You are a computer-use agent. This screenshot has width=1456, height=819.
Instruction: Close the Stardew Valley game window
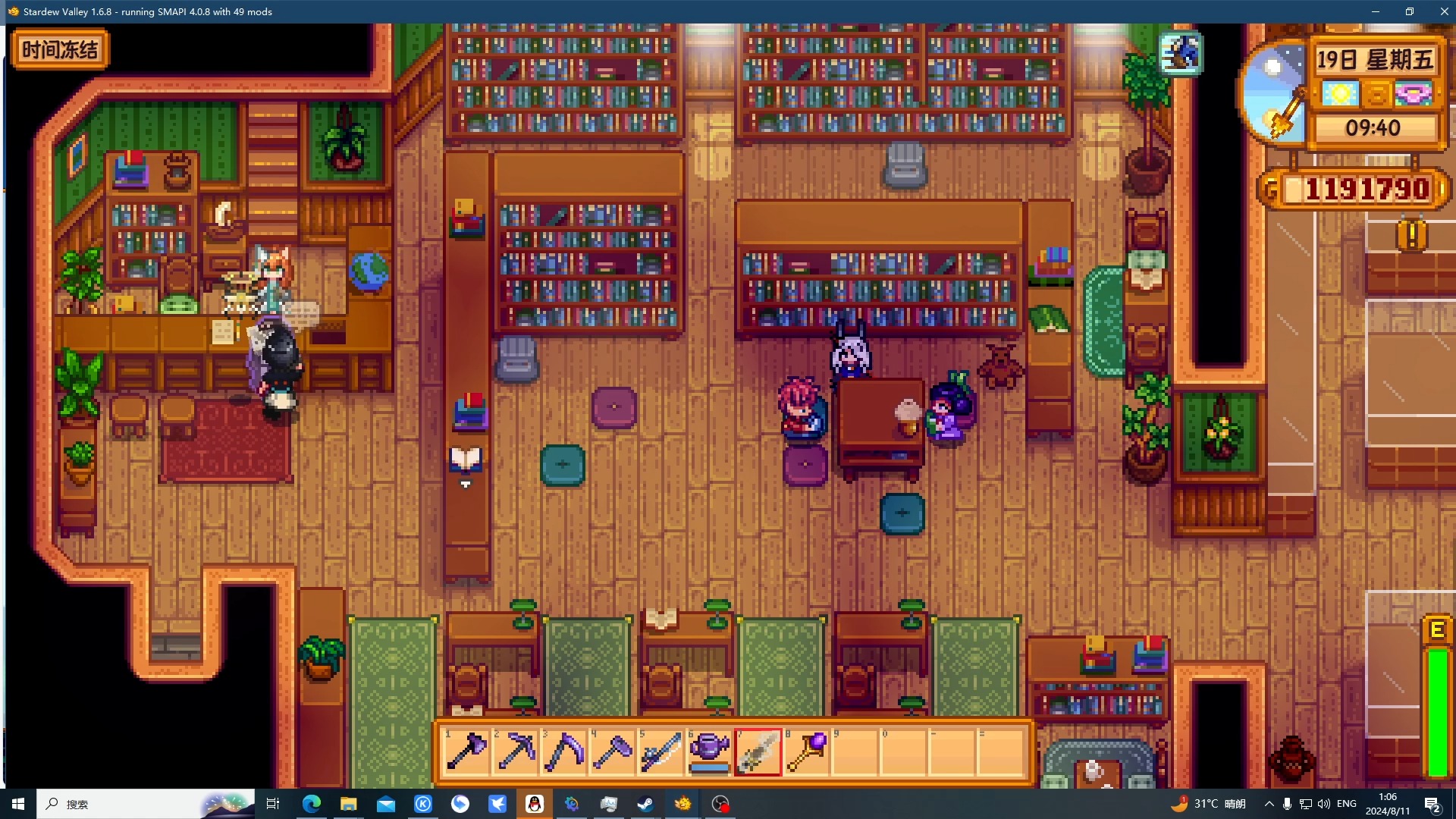[x=1444, y=11]
